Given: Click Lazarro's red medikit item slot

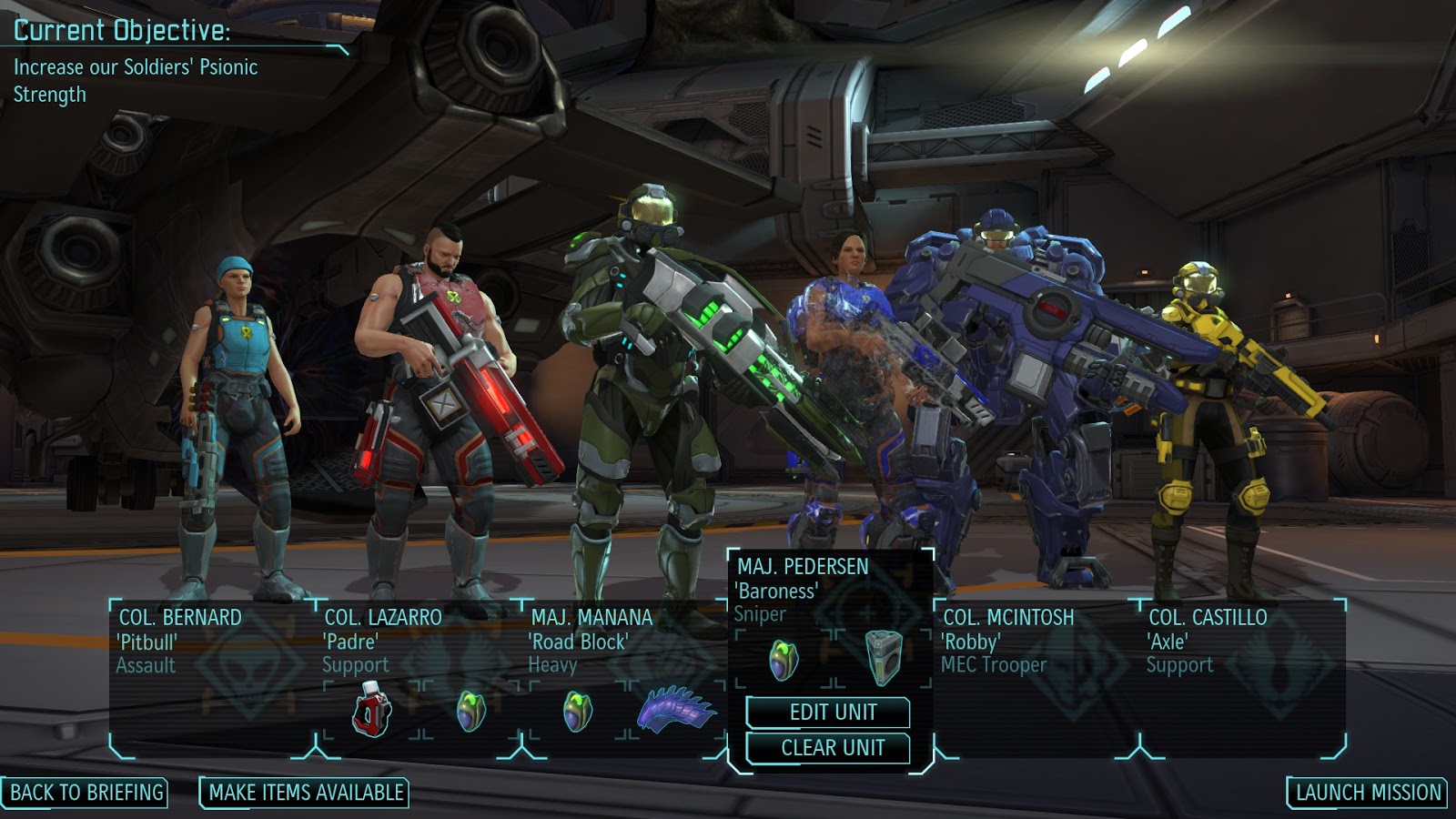Looking at the screenshot, I should [x=371, y=713].
